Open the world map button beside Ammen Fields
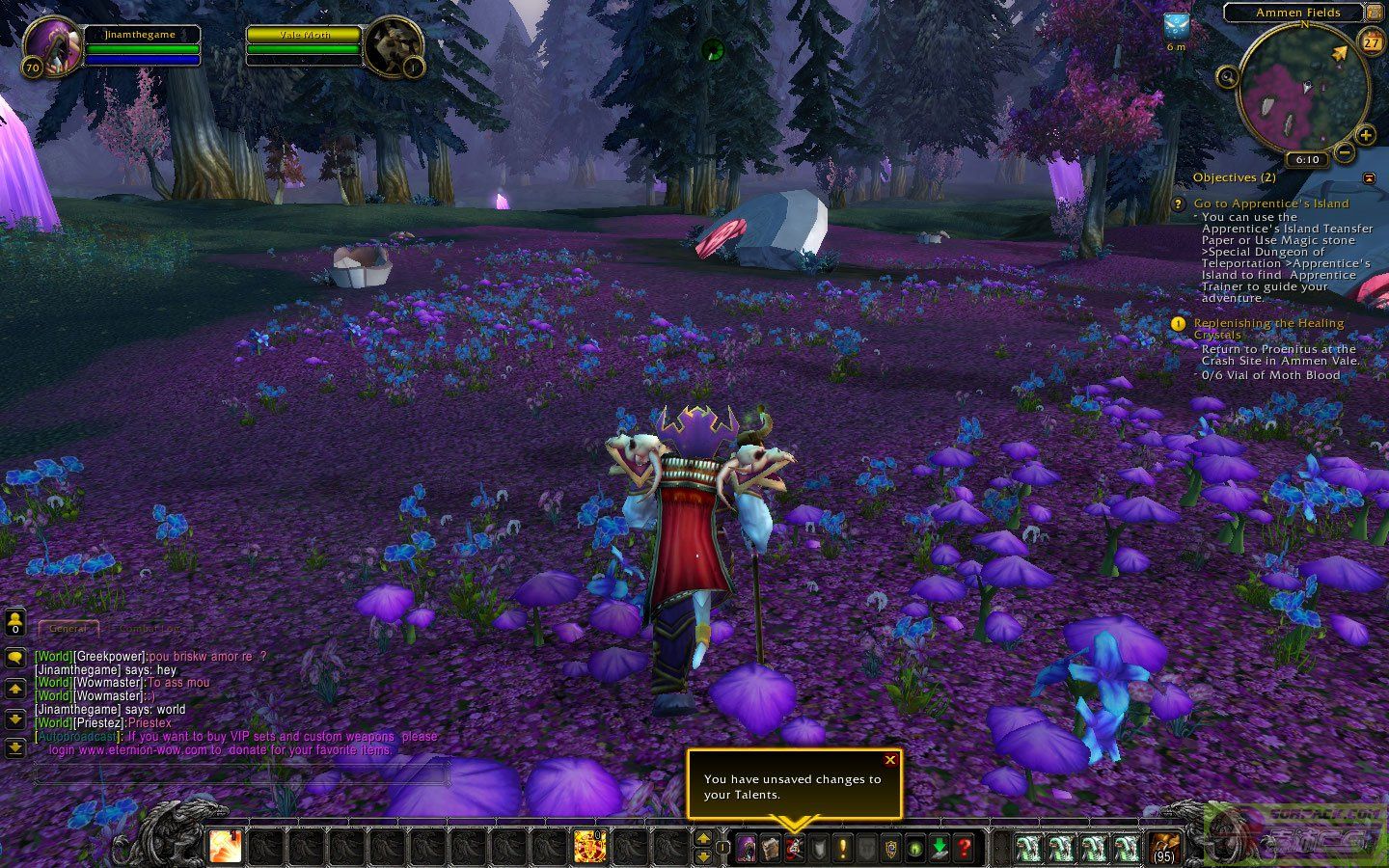The height and width of the screenshot is (868, 1389). tap(1374, 13)
